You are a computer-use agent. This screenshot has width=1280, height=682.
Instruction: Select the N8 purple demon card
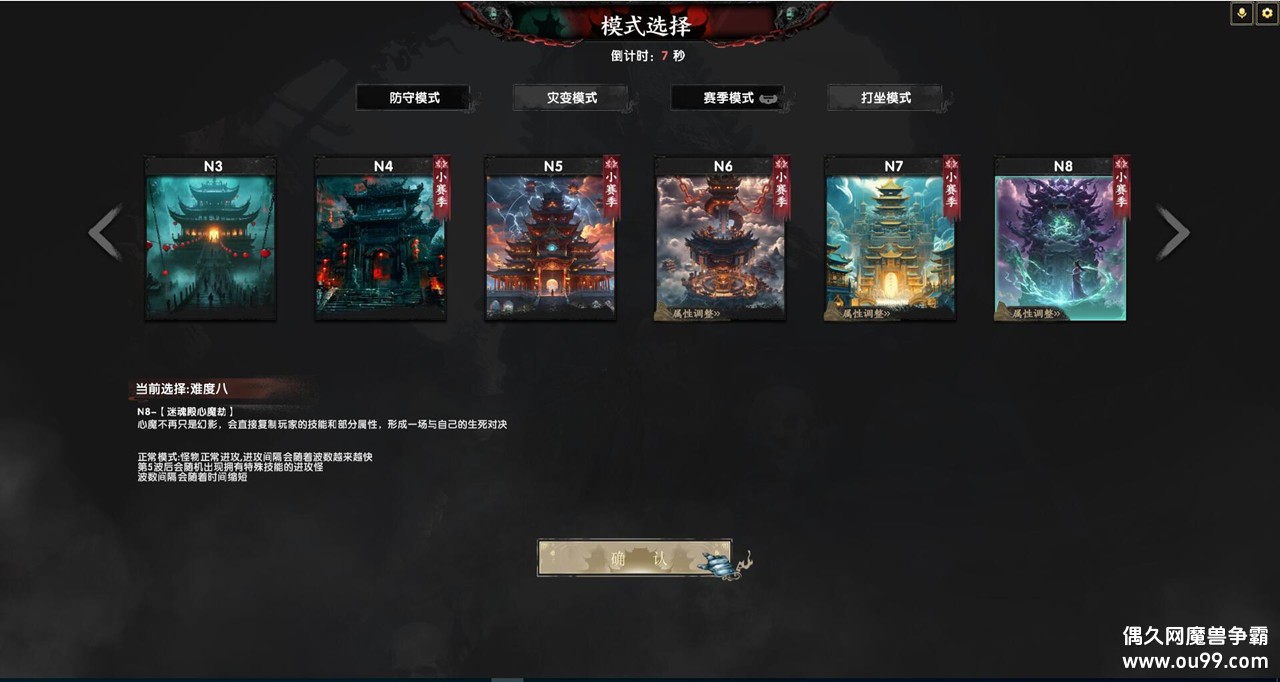coord(1060,240)
